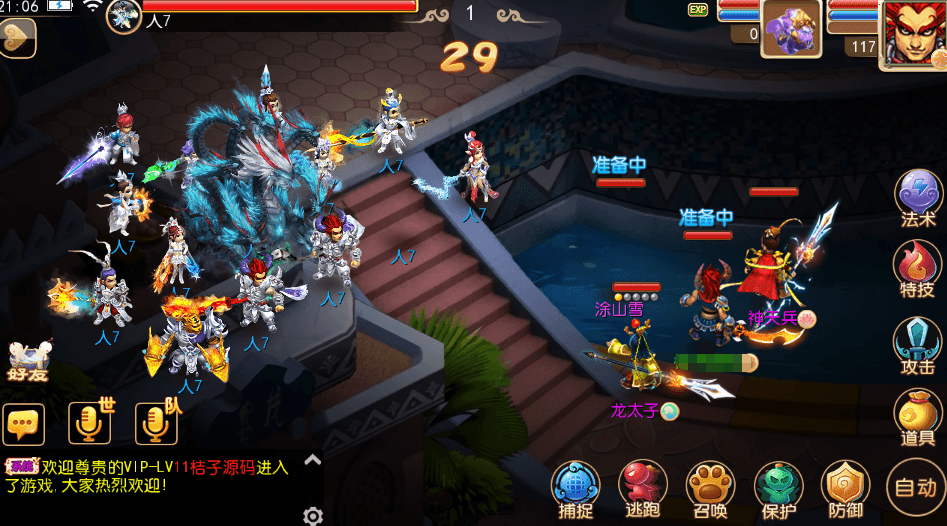Viewport: 947px width, 526px height.
Task: Open the gear settings icon
Action: 313,516
